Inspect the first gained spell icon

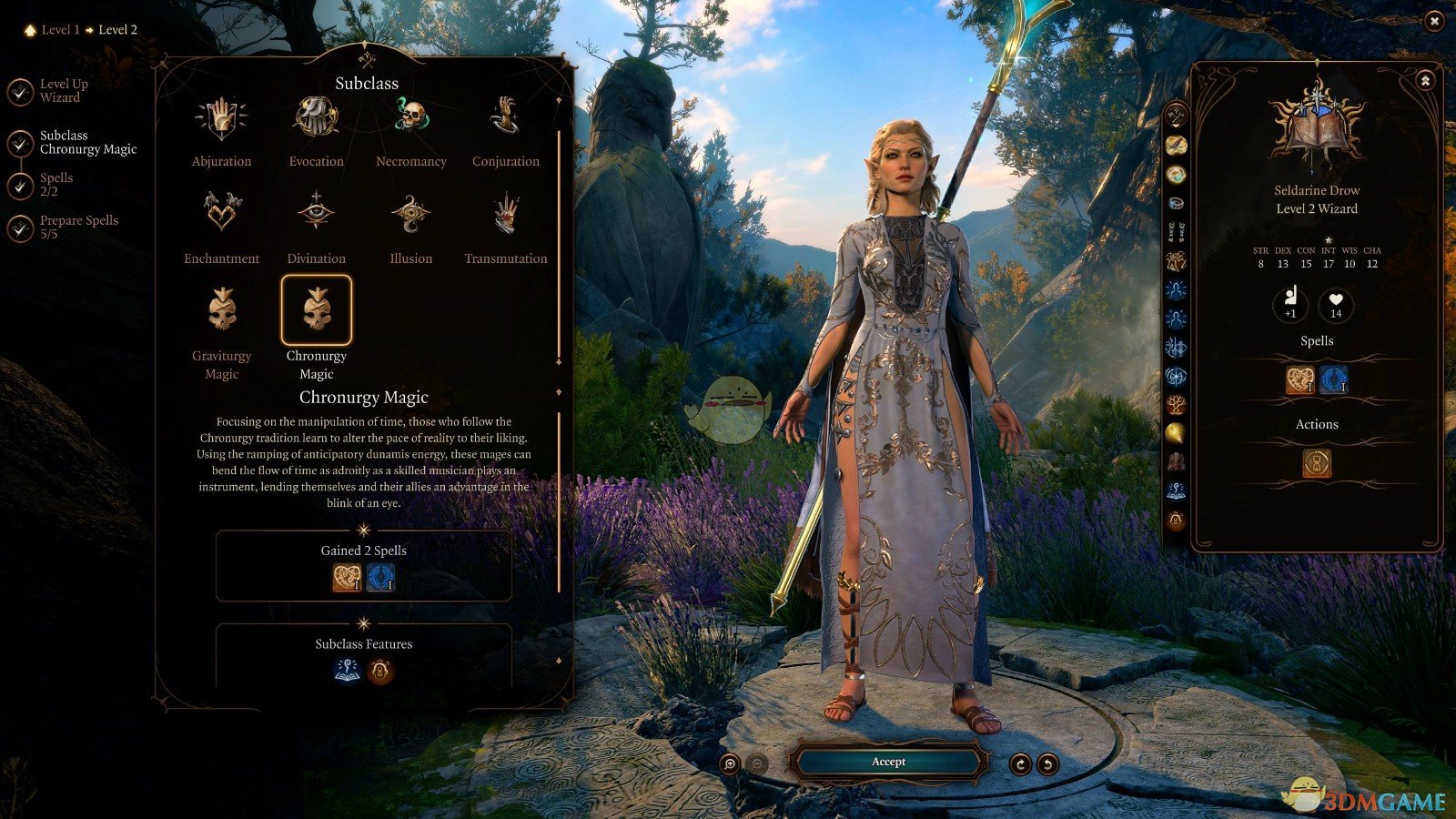tap(347, 578)
